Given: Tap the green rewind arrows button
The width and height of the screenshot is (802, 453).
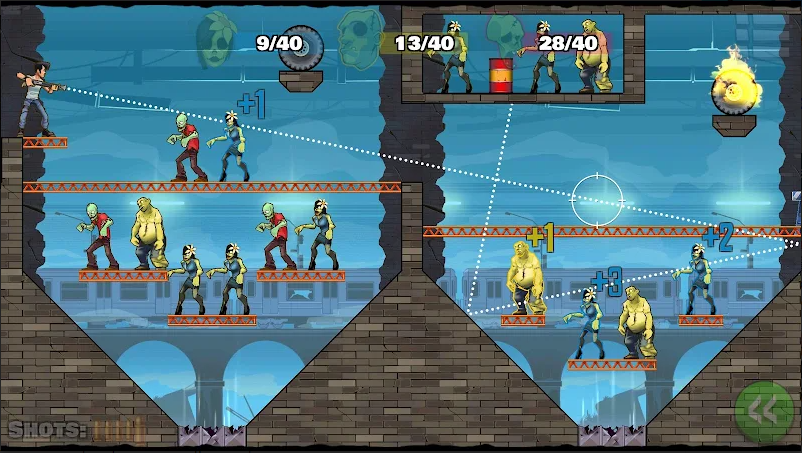Looking at the screenshot, I should [764, 412].
